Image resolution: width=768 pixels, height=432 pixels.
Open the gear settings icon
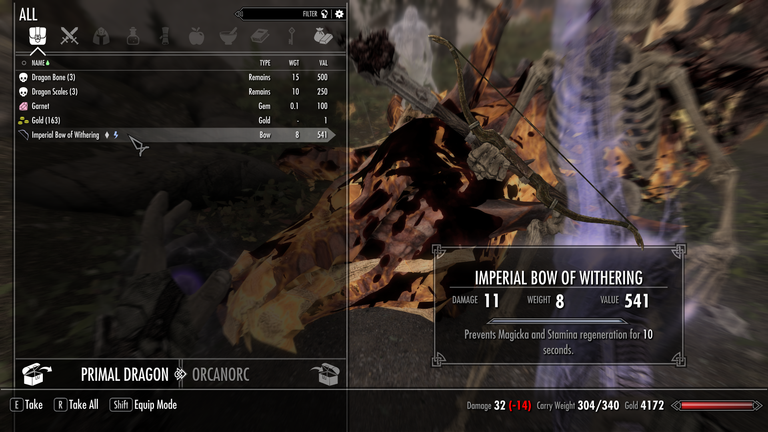339,14
